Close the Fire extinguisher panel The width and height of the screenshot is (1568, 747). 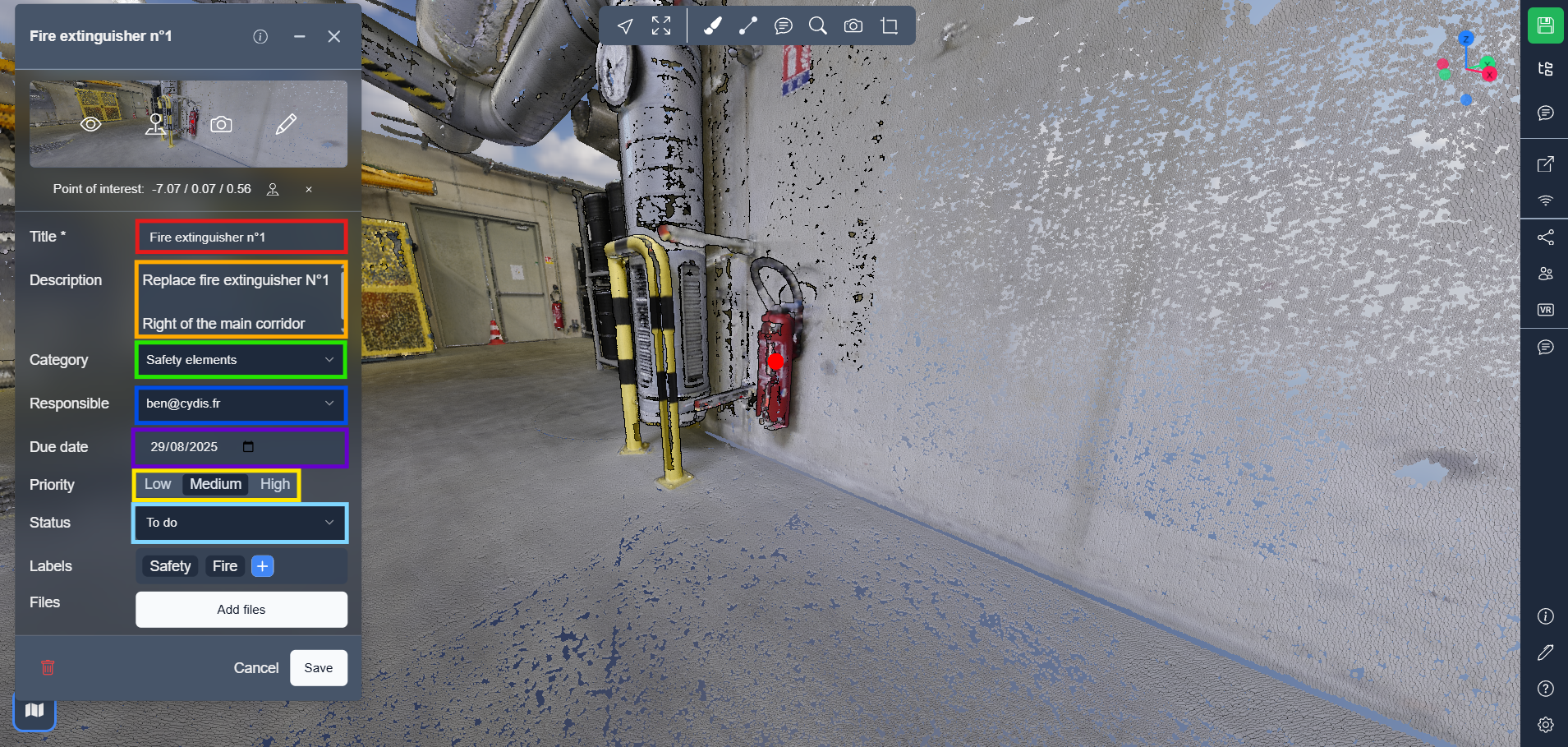pyautogui.click(x=333, y=36)
